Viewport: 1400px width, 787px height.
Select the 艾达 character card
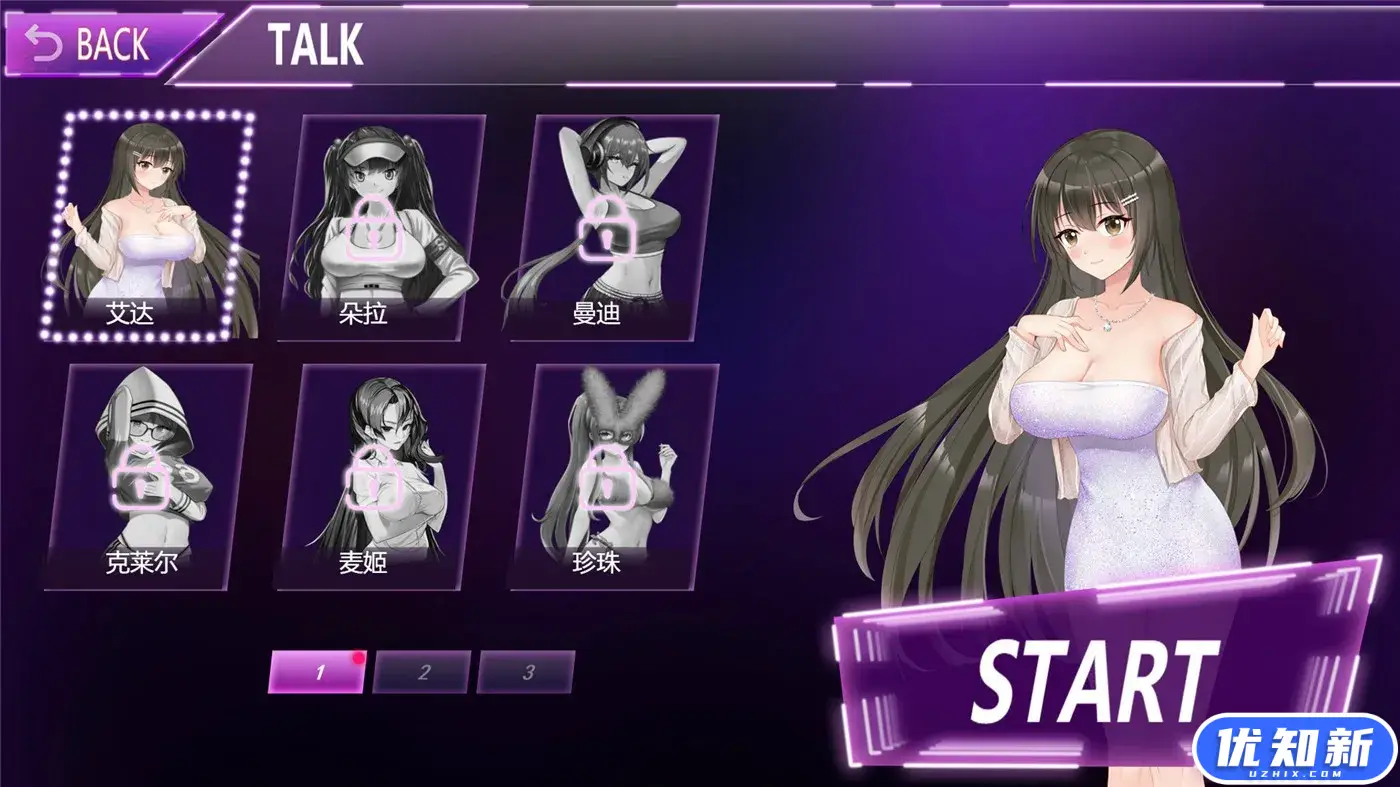(x=146, y=227)
